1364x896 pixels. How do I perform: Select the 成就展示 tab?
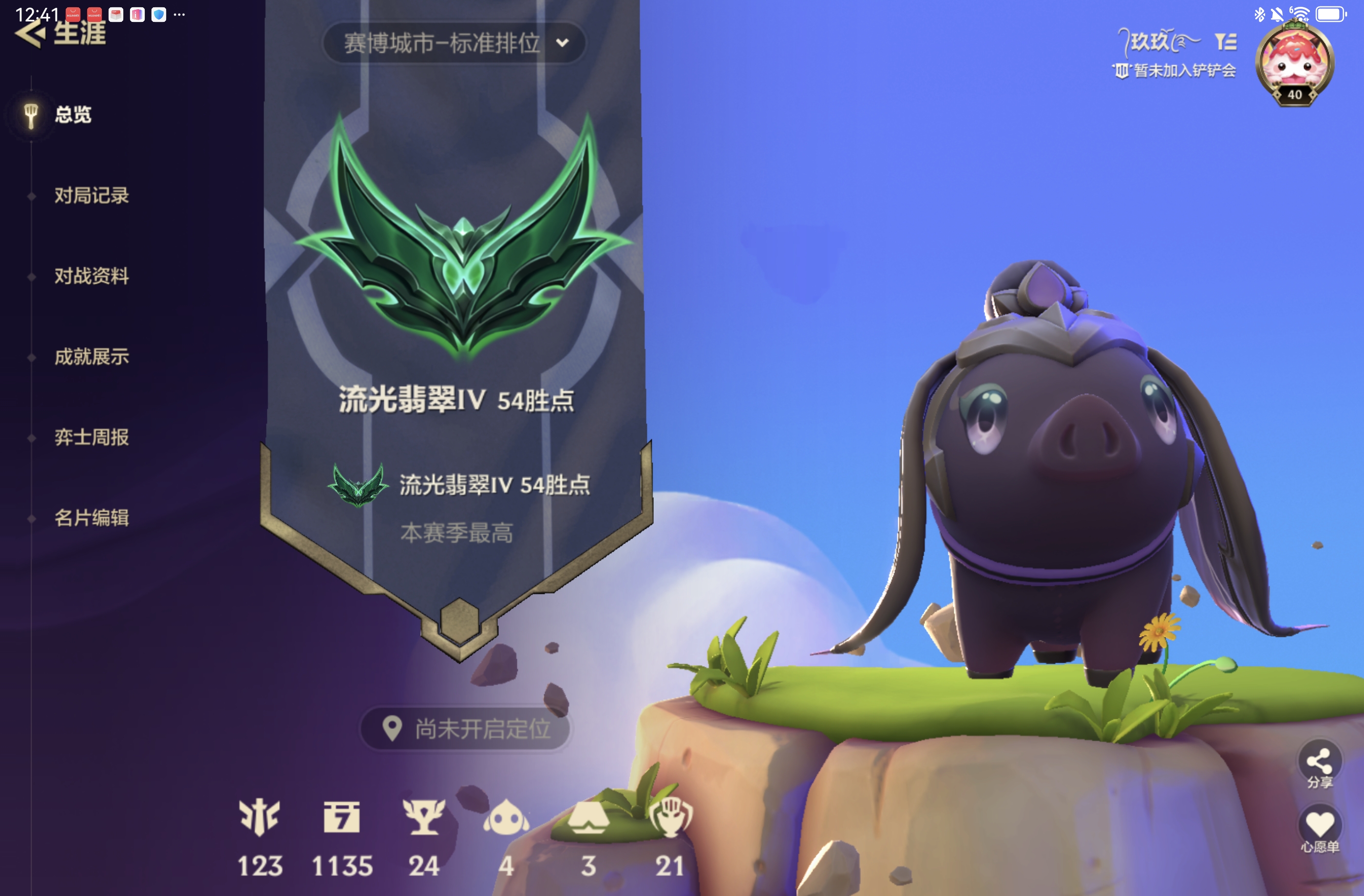pos(91,357)
